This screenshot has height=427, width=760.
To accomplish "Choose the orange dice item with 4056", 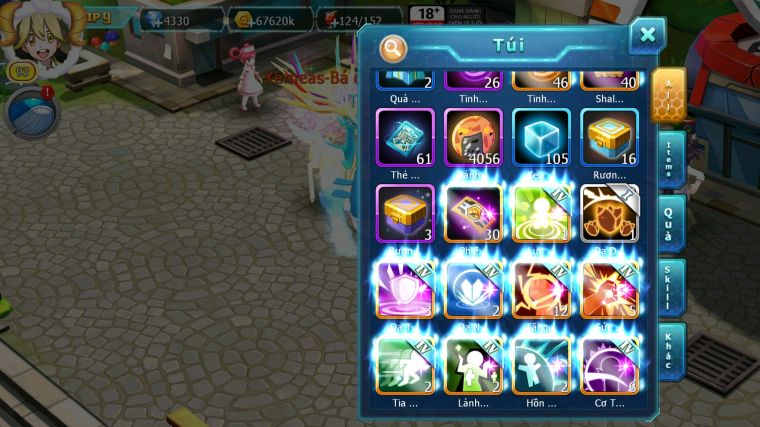I will coord(473,137).
